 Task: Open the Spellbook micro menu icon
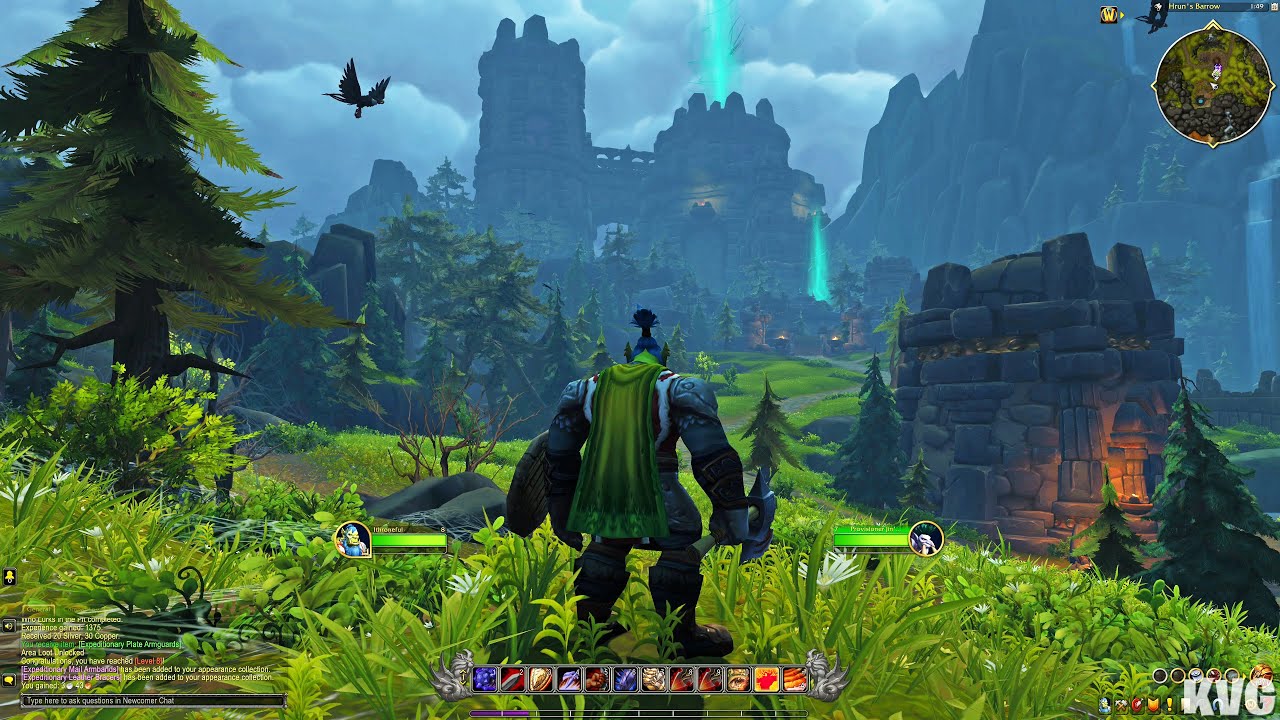pyautogui.click(x=1138, y=705)
